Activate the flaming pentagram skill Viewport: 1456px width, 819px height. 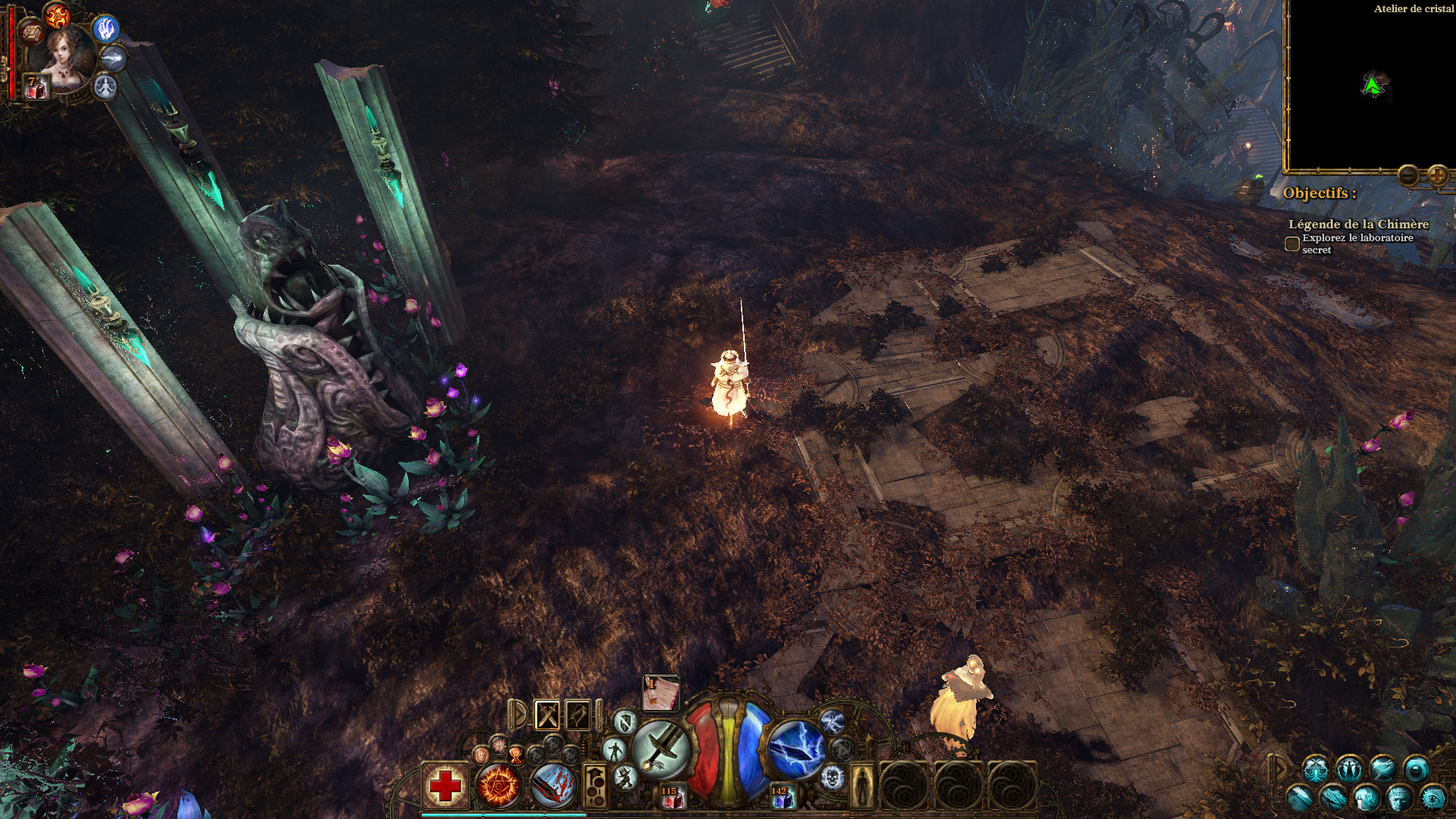[x=499, y=786]
